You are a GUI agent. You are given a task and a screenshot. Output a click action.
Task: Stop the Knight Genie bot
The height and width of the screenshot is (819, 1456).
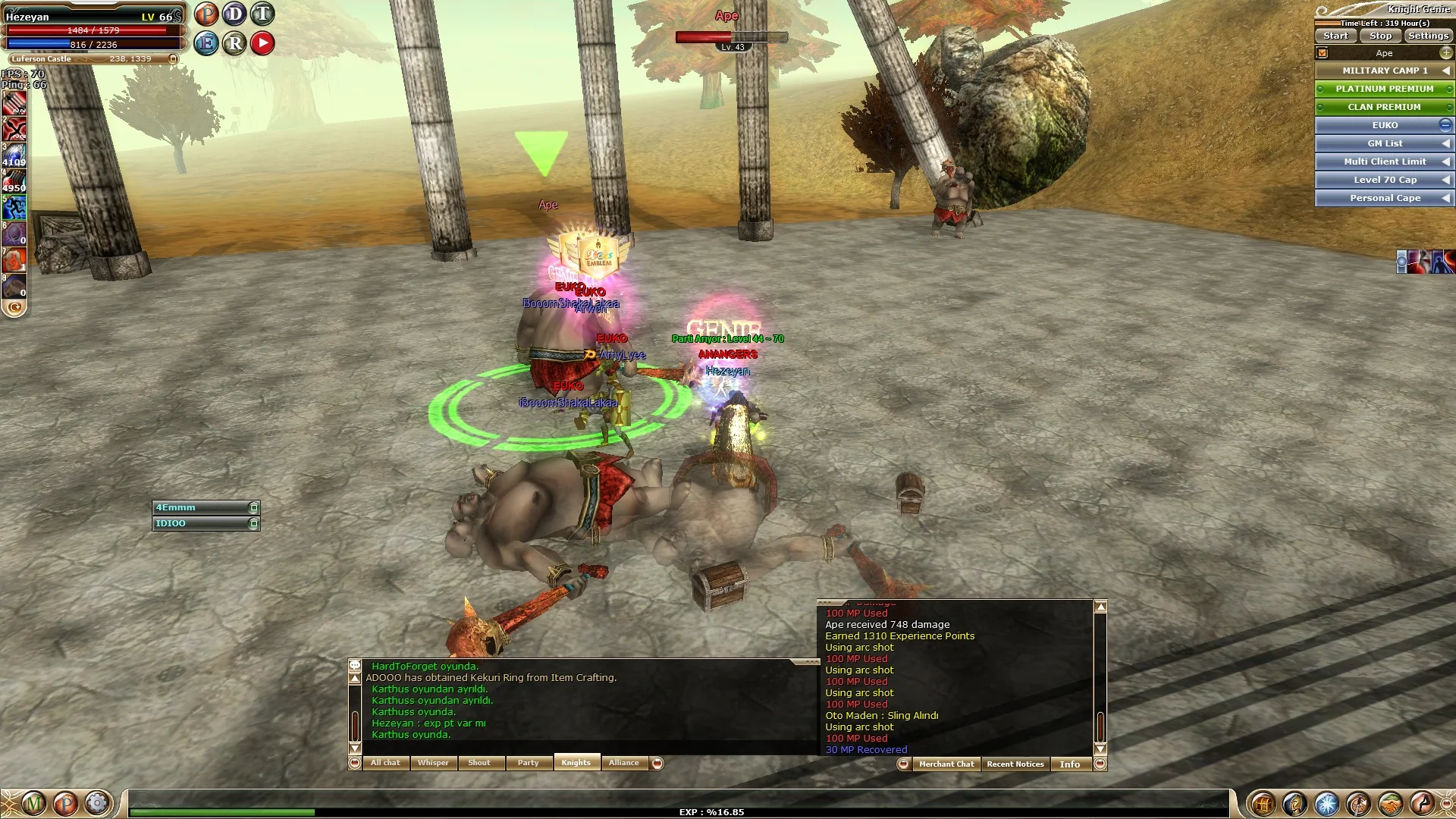[1380, 36]
